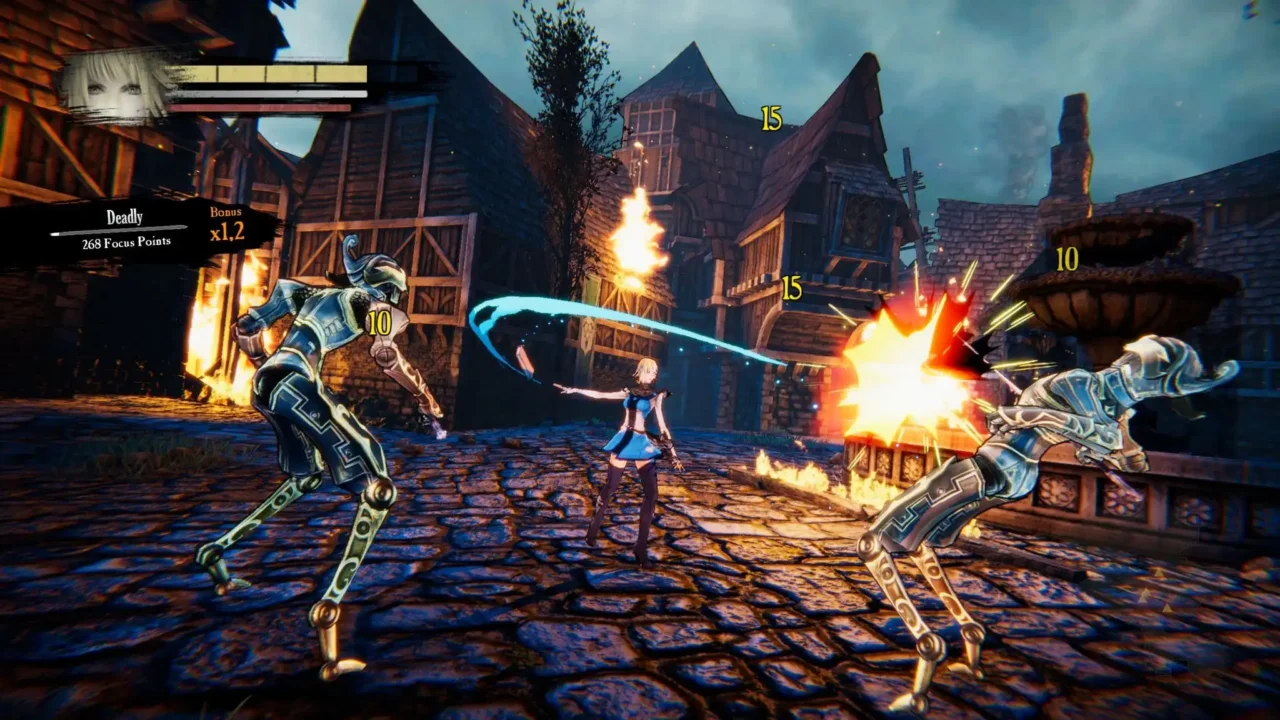
Task: Click the 10 damage number beside left automaton
Action: click(378, 322)
